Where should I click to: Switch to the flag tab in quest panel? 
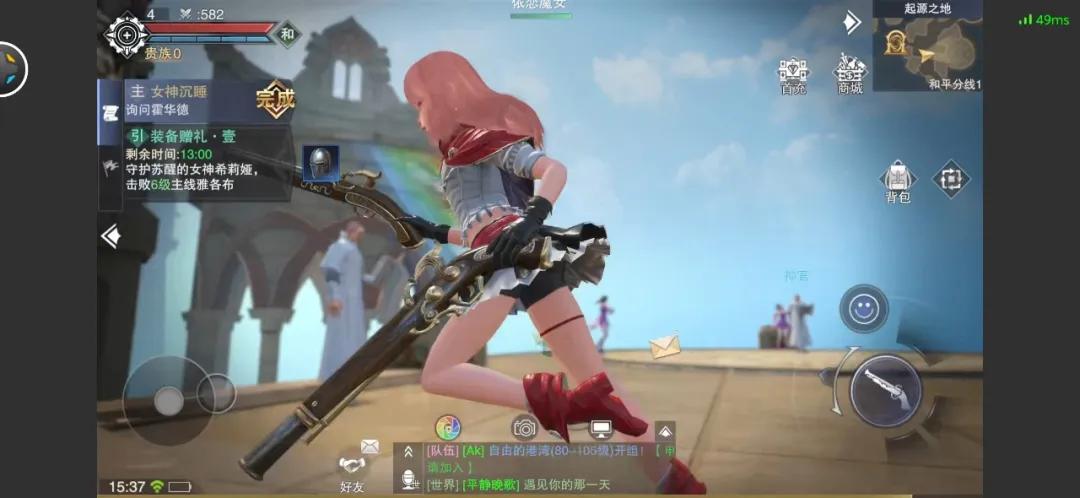coord(110,167)
